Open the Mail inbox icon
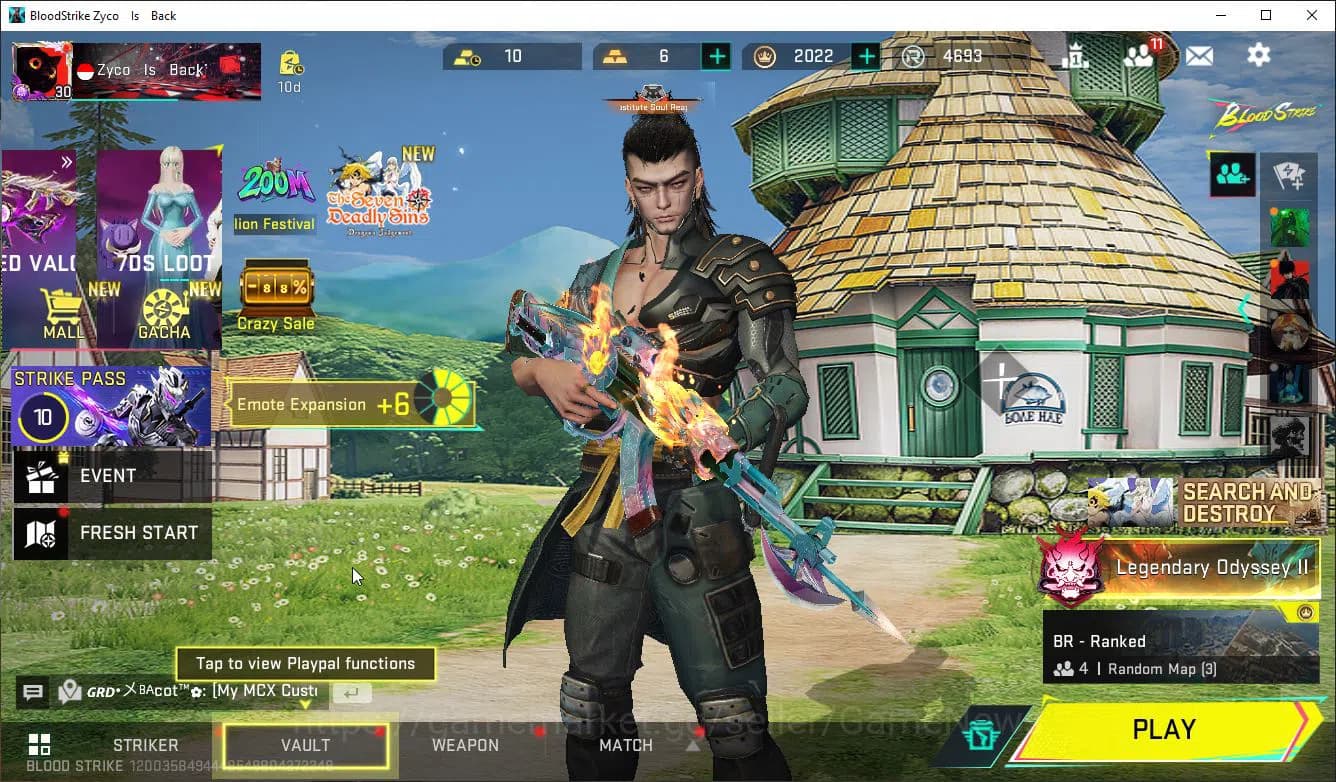The height and width of the screenshot is (782, 1336). (x=1200, y=57)
